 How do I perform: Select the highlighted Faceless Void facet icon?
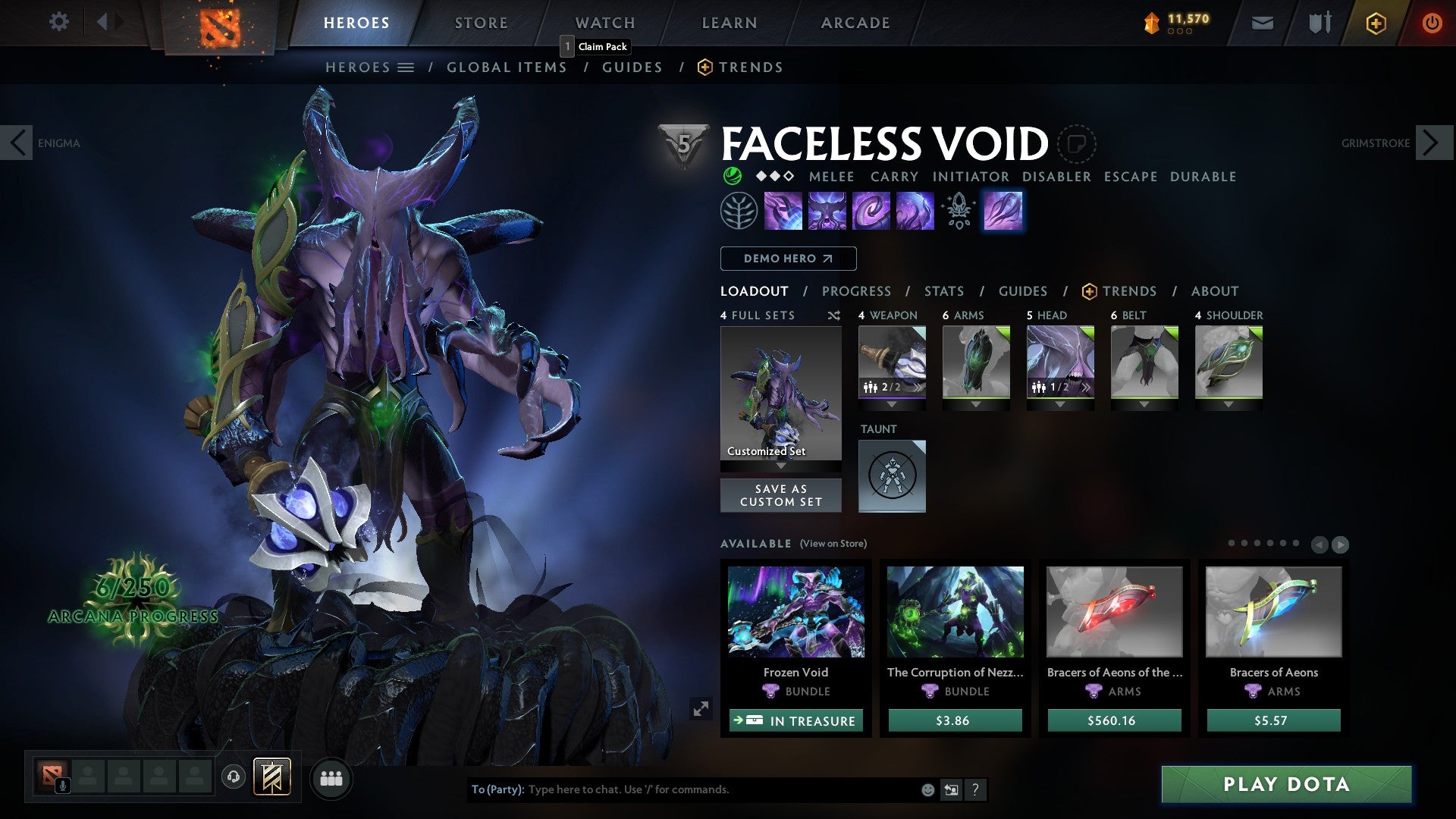pos(1003,212)
